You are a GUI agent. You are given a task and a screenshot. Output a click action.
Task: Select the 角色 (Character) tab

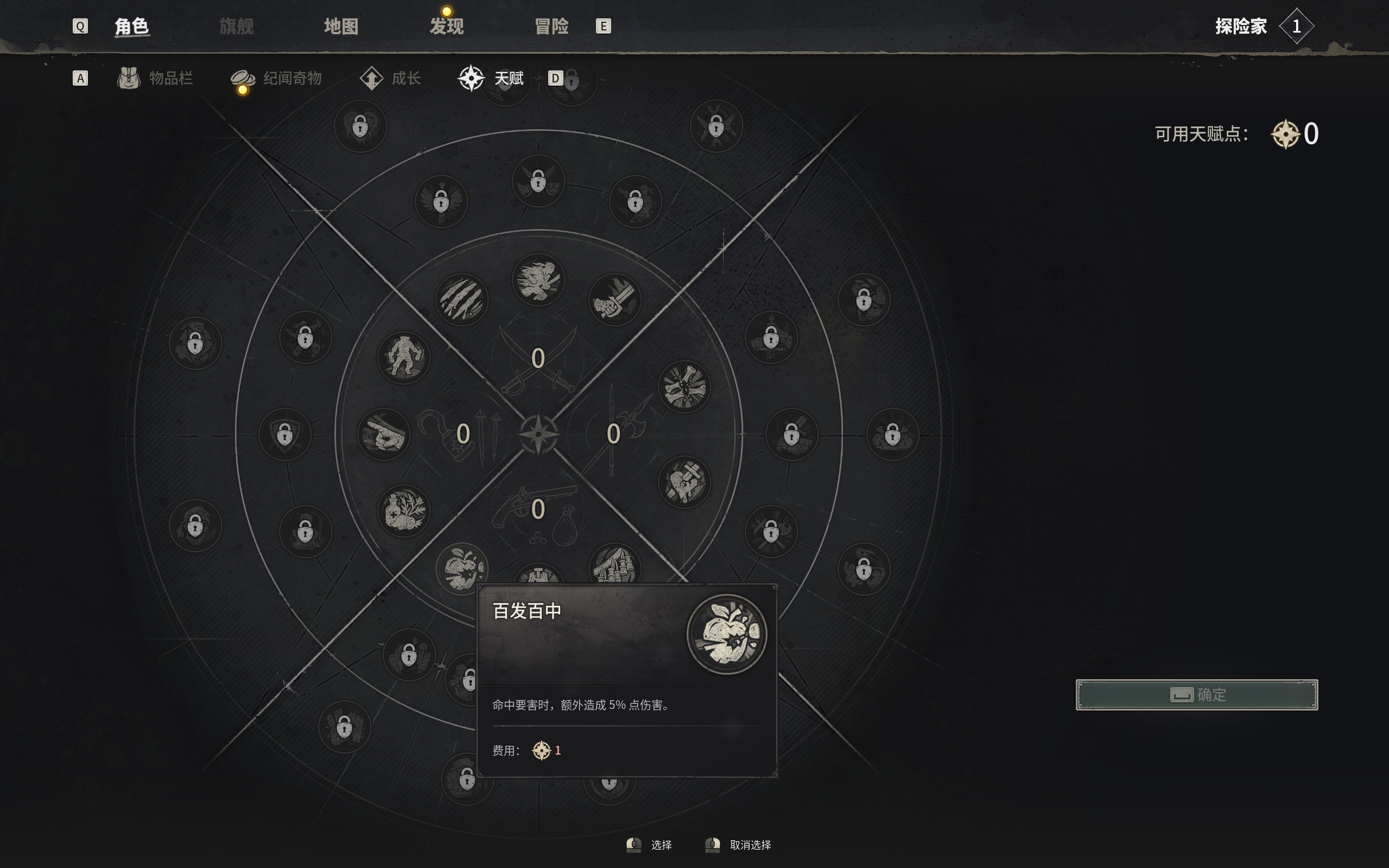click(132, 27)
